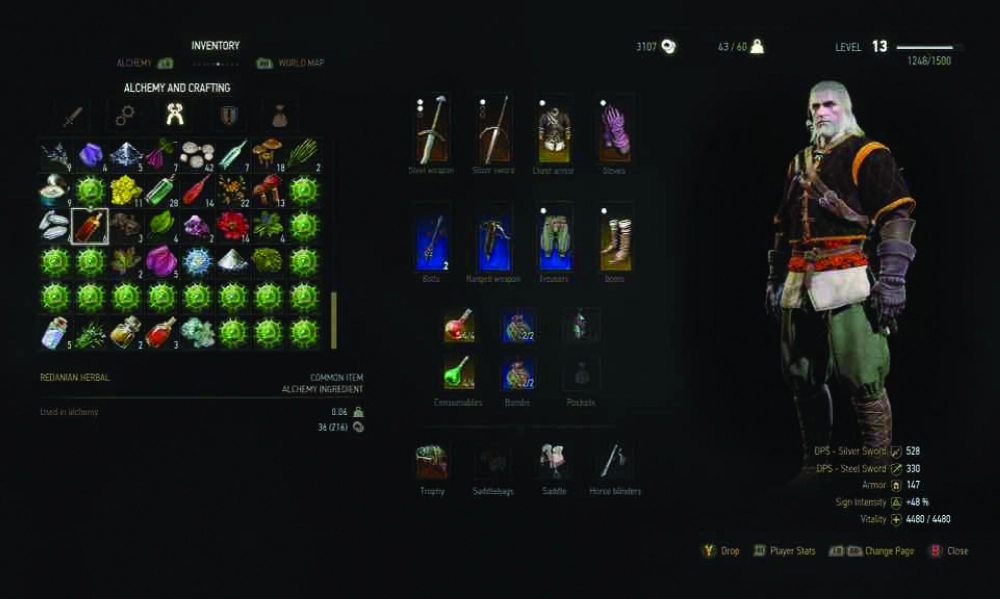Select the purple crystal ingredient stack

(90, 154)
